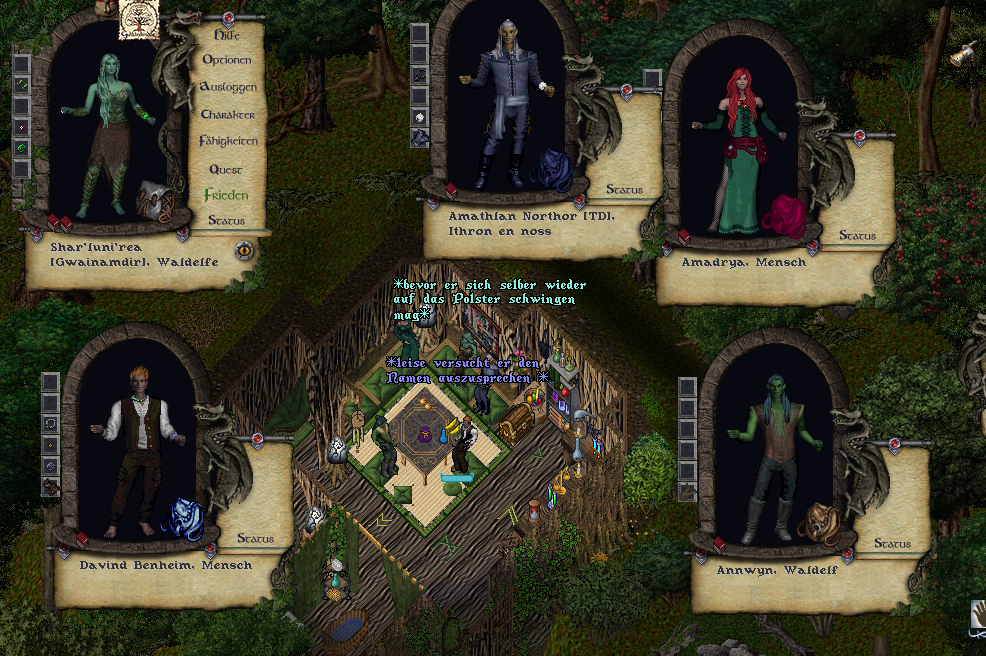View Amadrya's Status

point(857,236)
